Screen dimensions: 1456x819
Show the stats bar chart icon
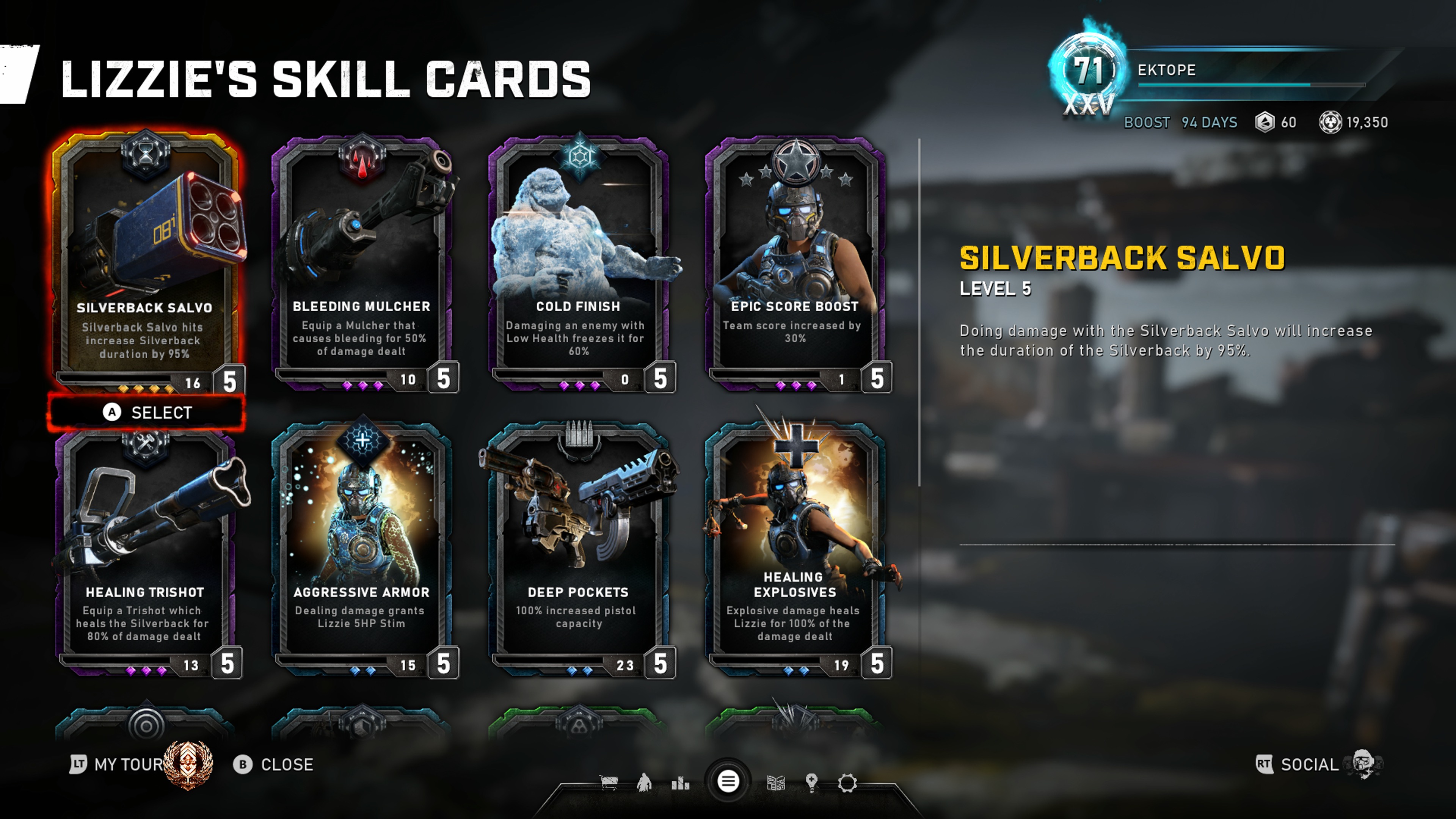pyautogui.click(x=681, y=783)
